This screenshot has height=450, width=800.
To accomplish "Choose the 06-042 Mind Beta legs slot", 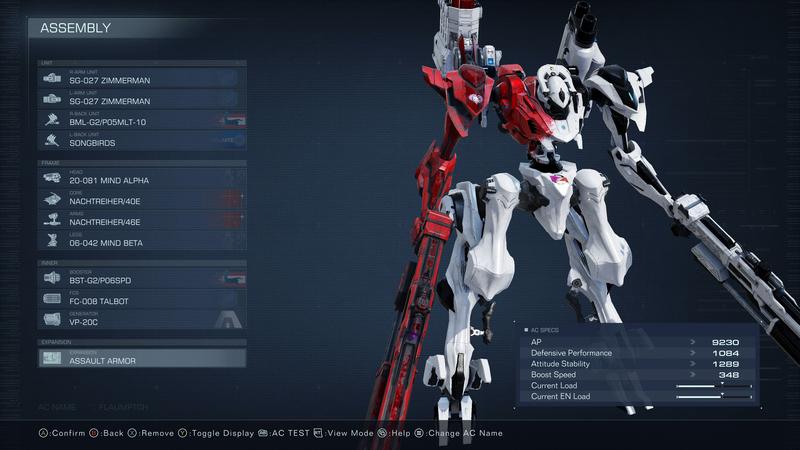I will pos(142,241).
